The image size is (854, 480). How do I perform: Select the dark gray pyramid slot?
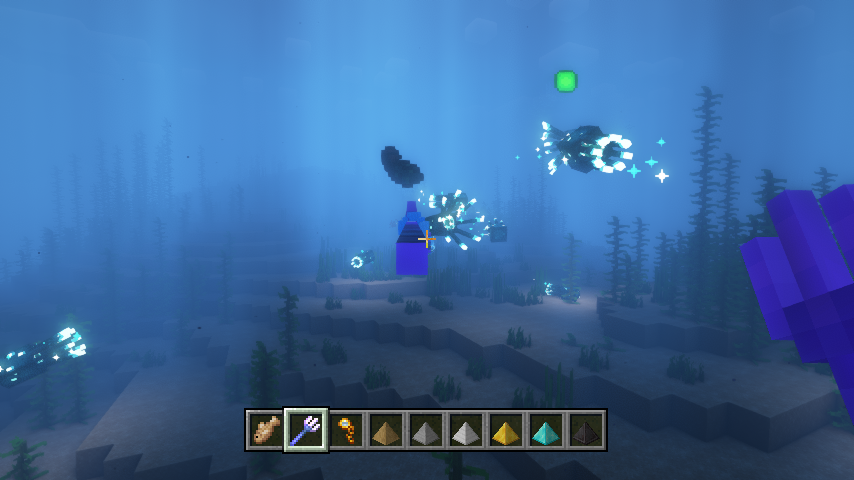tap(426, 430)
